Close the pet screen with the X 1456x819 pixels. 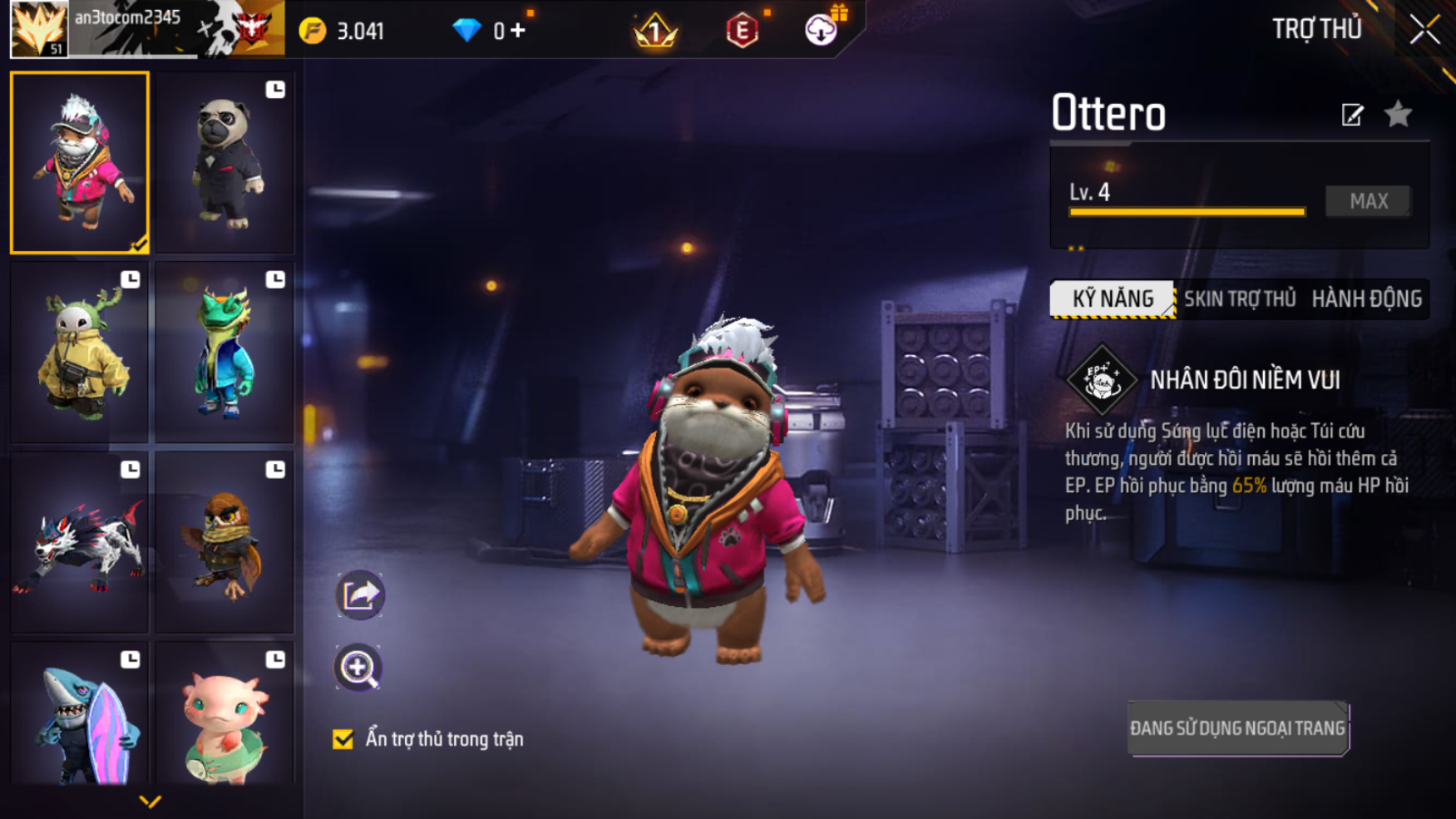tap(1424, 30)
